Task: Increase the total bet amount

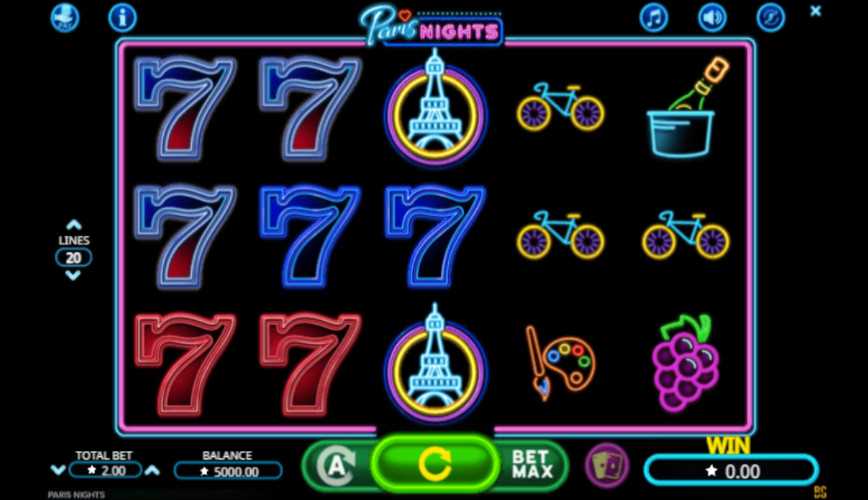Action: [153, 470]
